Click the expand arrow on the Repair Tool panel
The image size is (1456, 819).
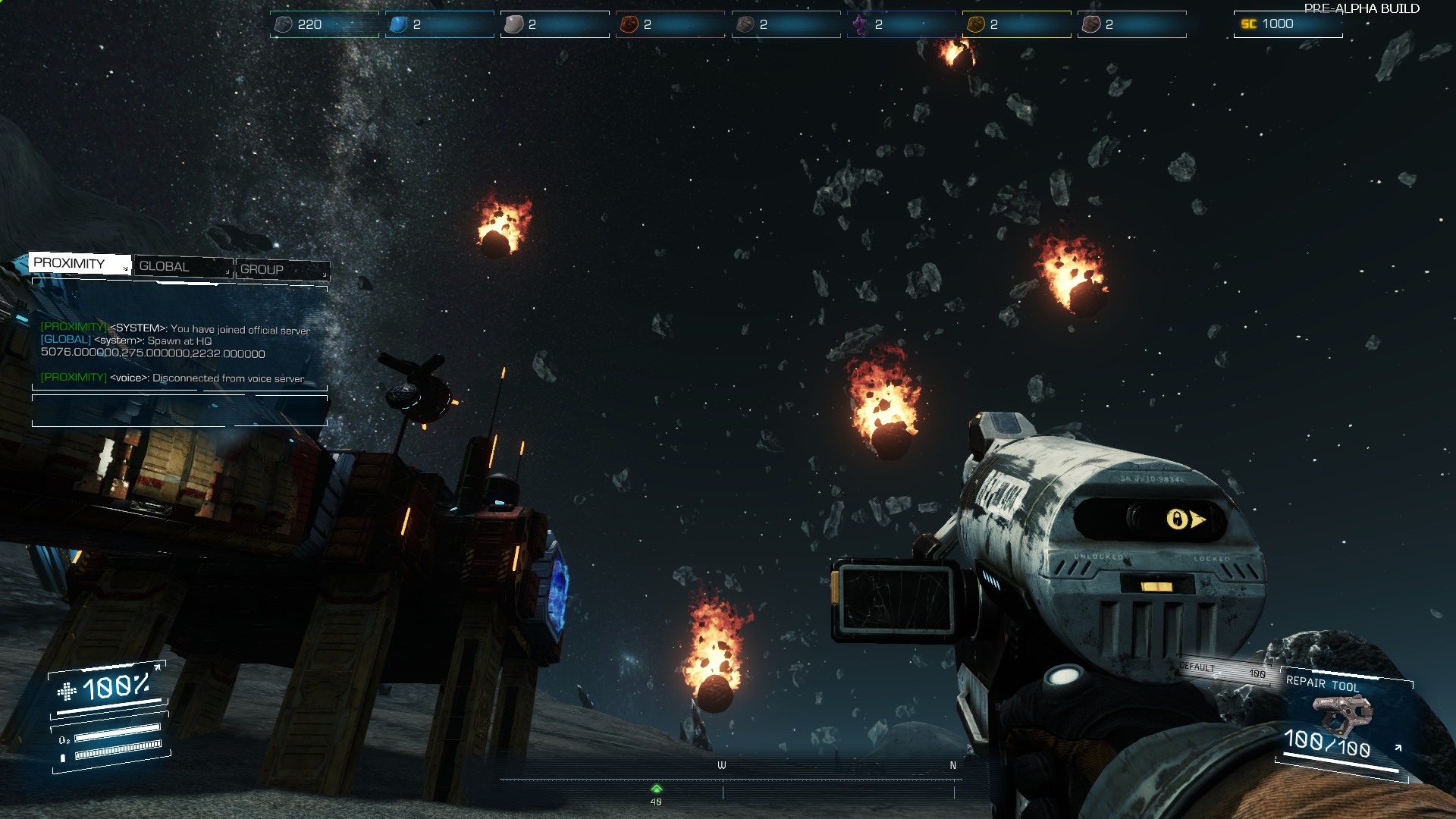coord(1398,747)
